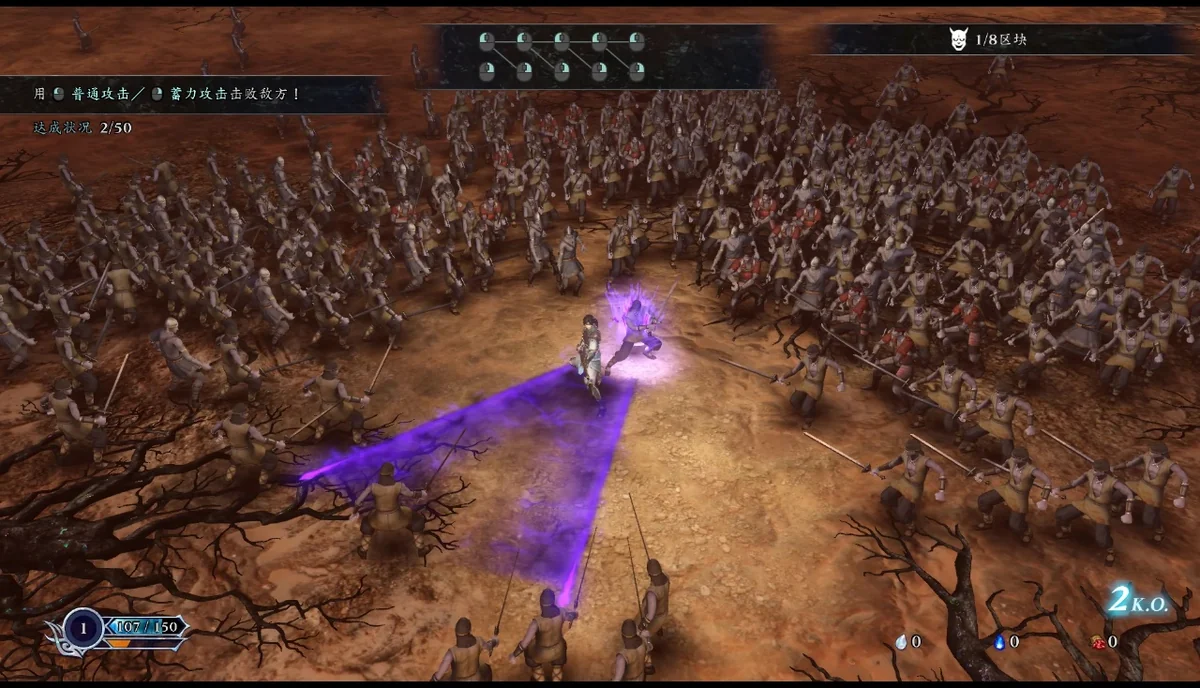The image size is (1200, 688).
Task: Select the attack objective banner
Action: click(x=190, y=94)
